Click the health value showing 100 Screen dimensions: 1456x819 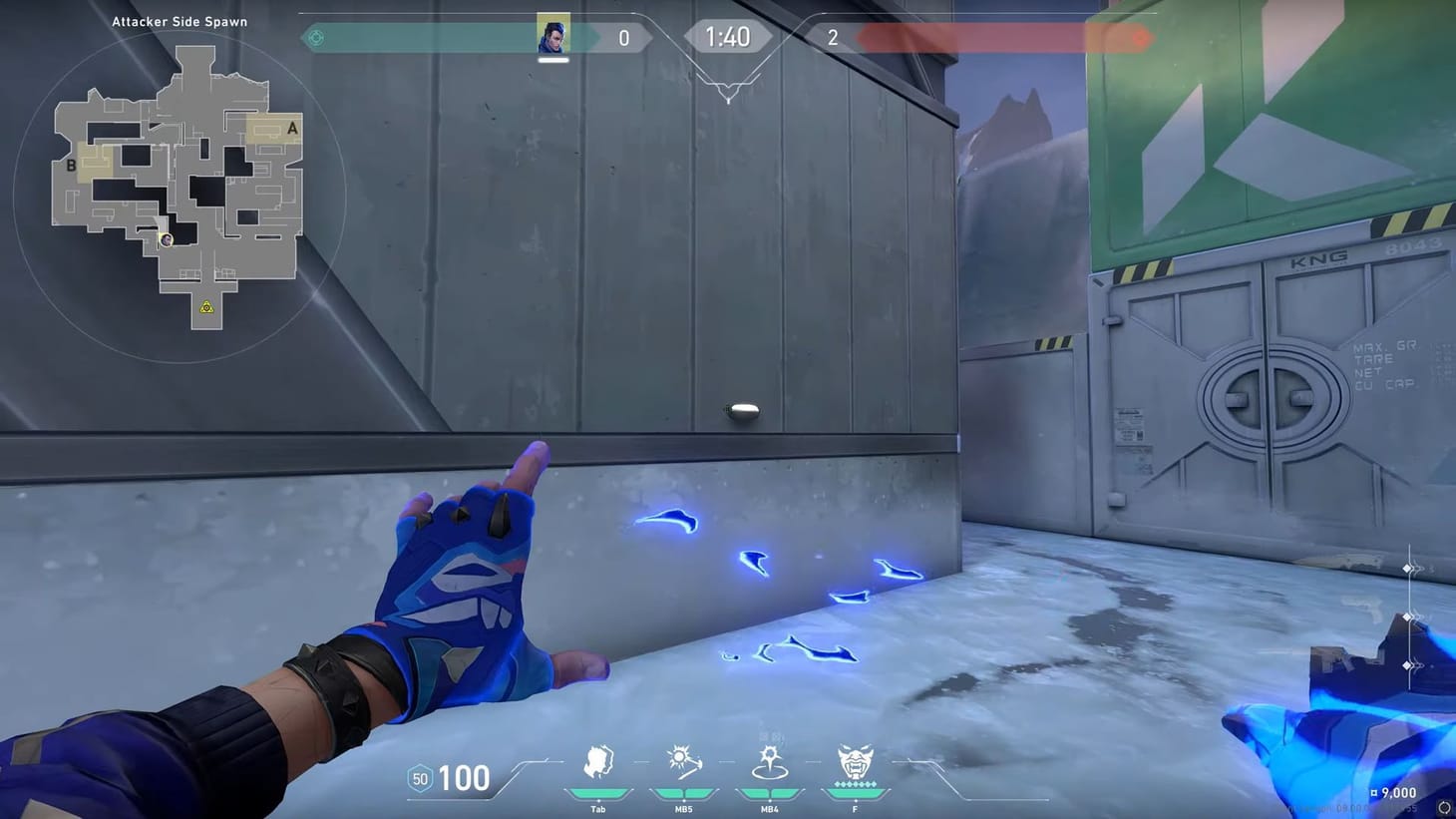point(463,778)
